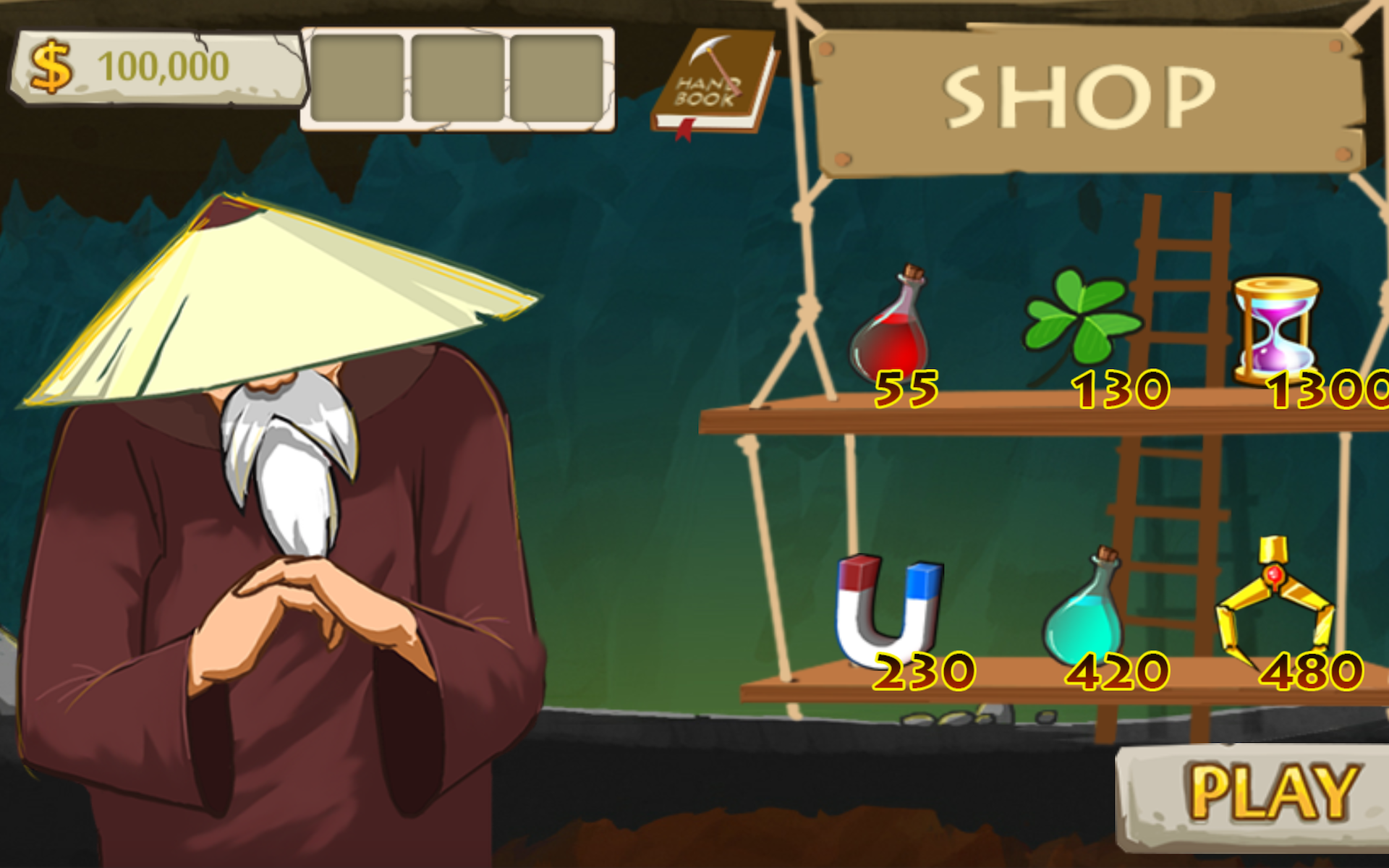Viewport: 1389px width, 868px height.
Task: Select the middle empty inventory slot
Action: click(x=457, y=76)
